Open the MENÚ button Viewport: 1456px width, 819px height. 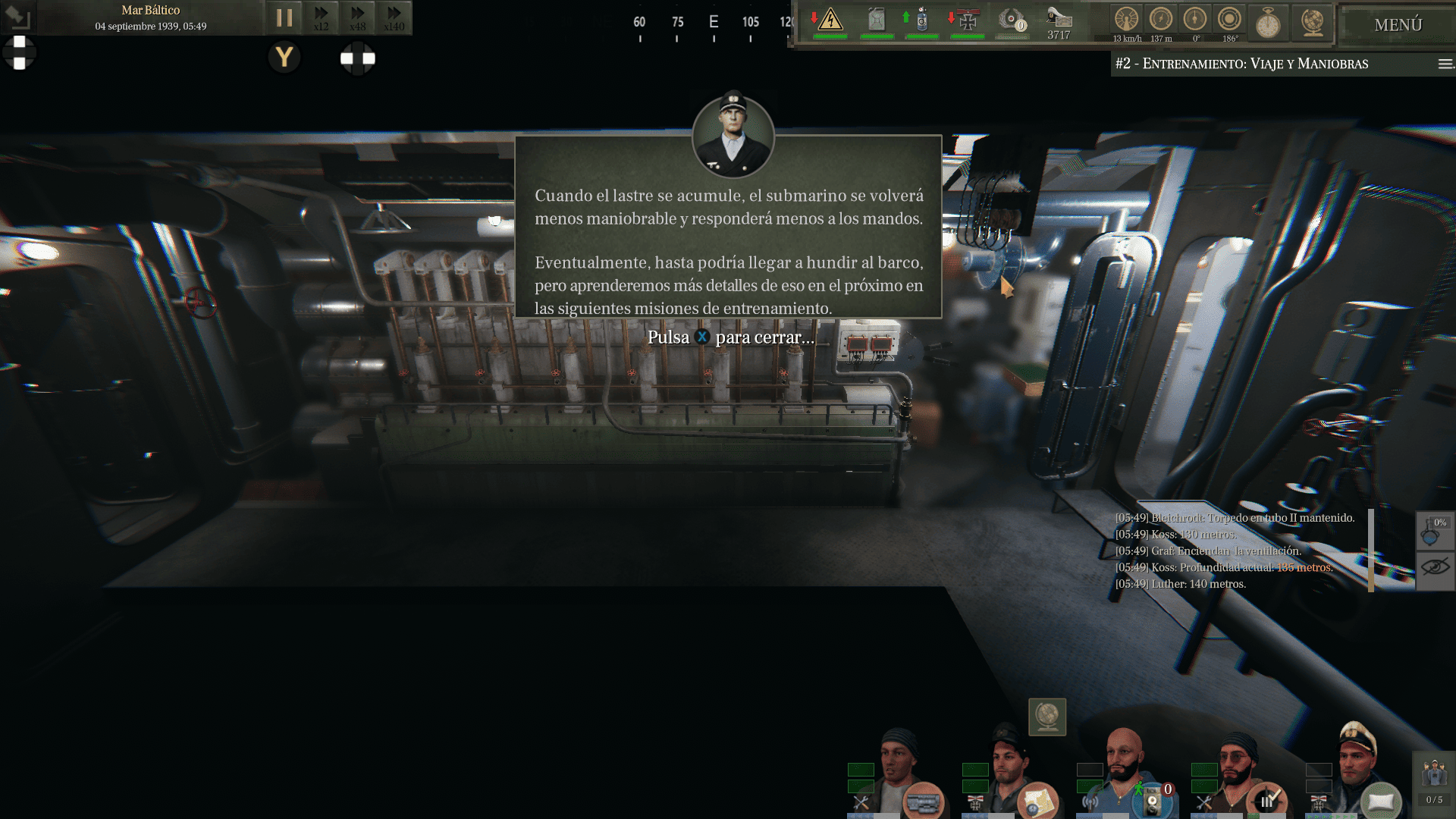pyautogui.click(x=1398, y=25)
